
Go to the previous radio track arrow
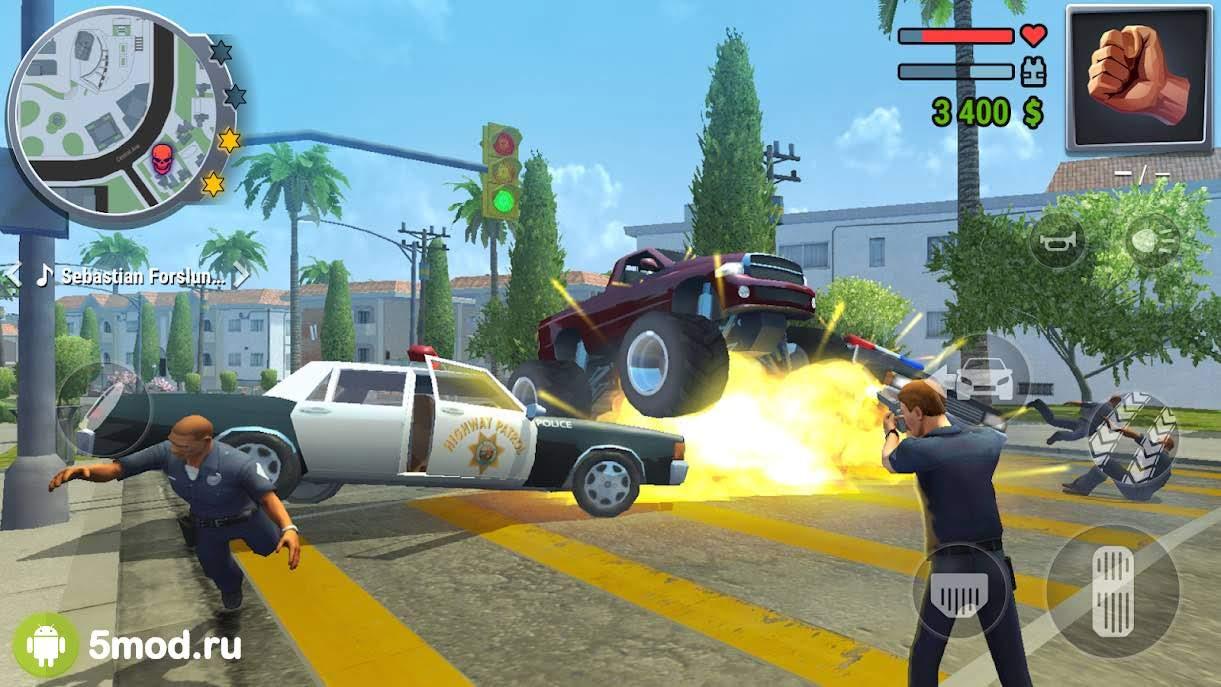point(11,275)
